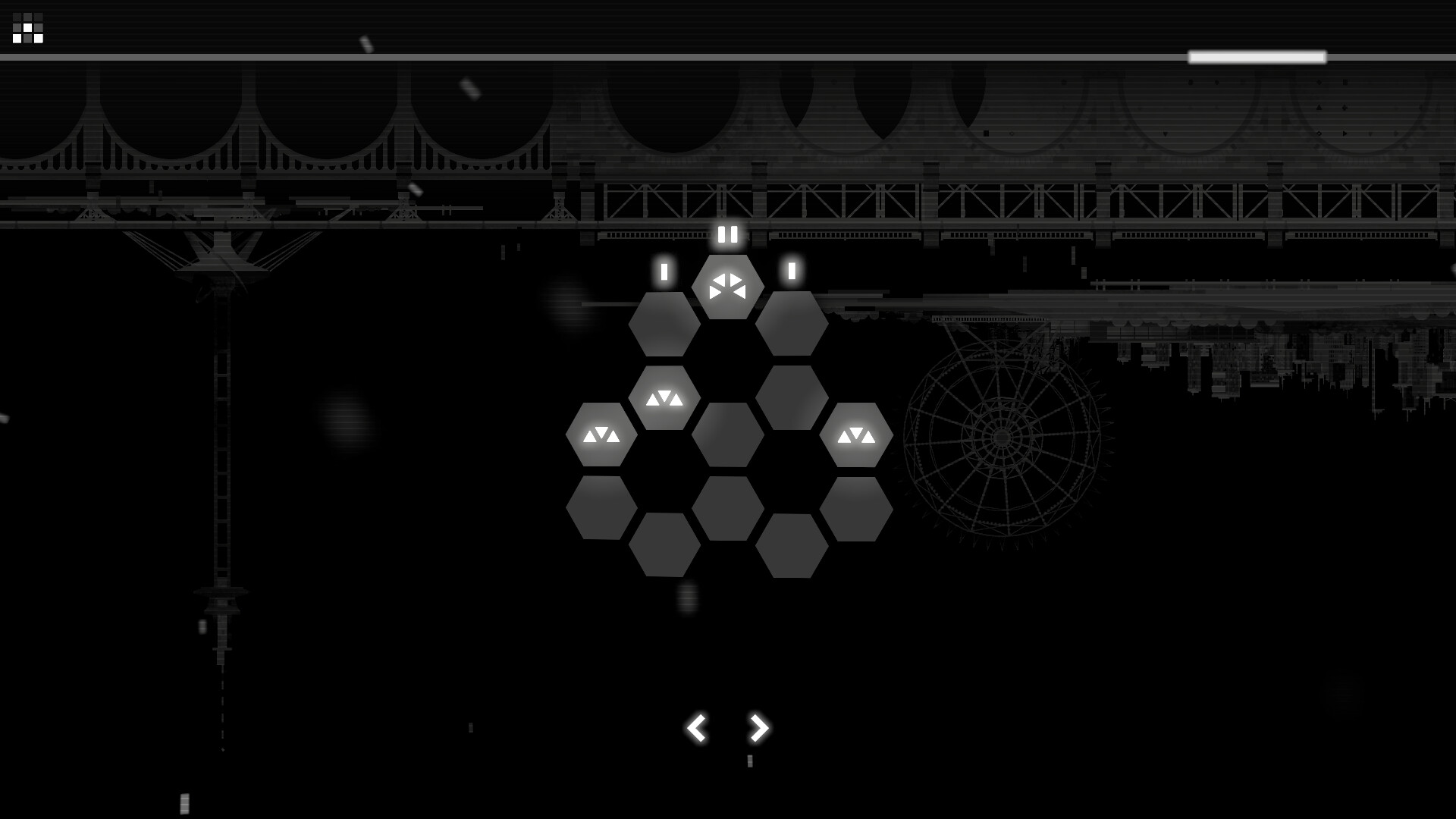Click the glowing triple-triangle hexagon on the right
Viewport: 1456px width, 819px height.
pyautogui.click(x=856, y=435)
